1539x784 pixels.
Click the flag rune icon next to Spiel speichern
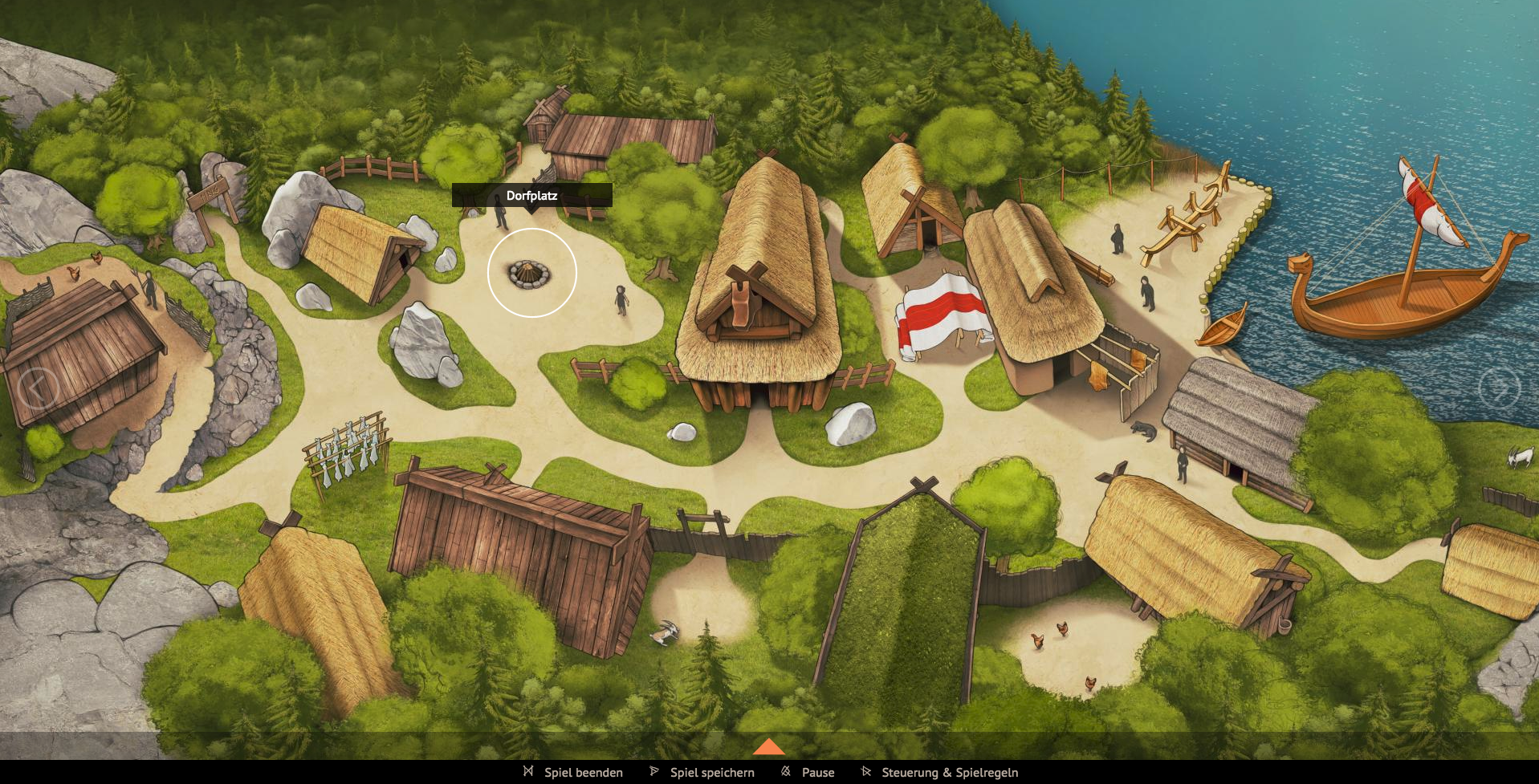[x=653, y=772]
